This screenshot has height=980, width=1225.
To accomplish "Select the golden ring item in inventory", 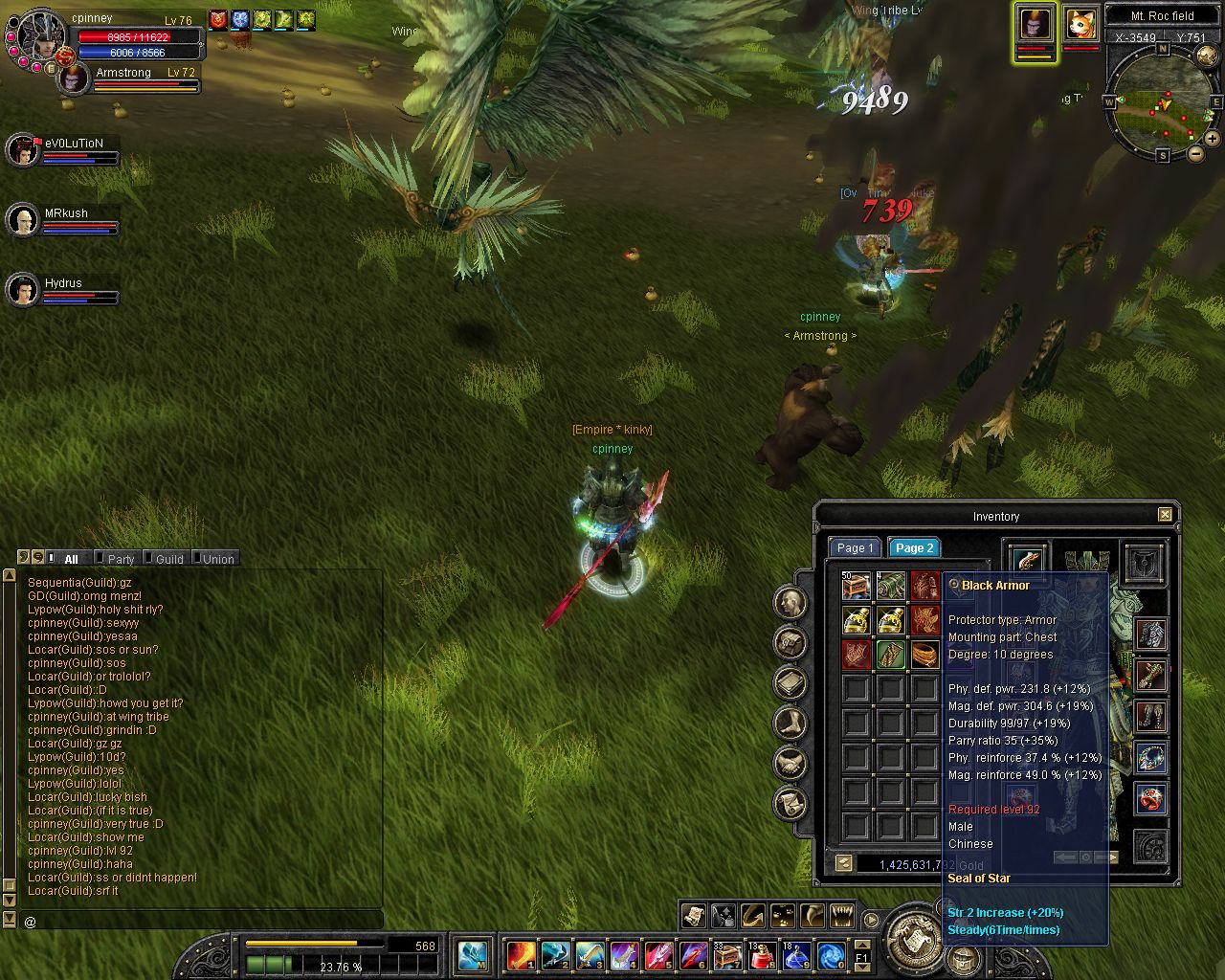I will pyautogui.click(x=924, y=655).
